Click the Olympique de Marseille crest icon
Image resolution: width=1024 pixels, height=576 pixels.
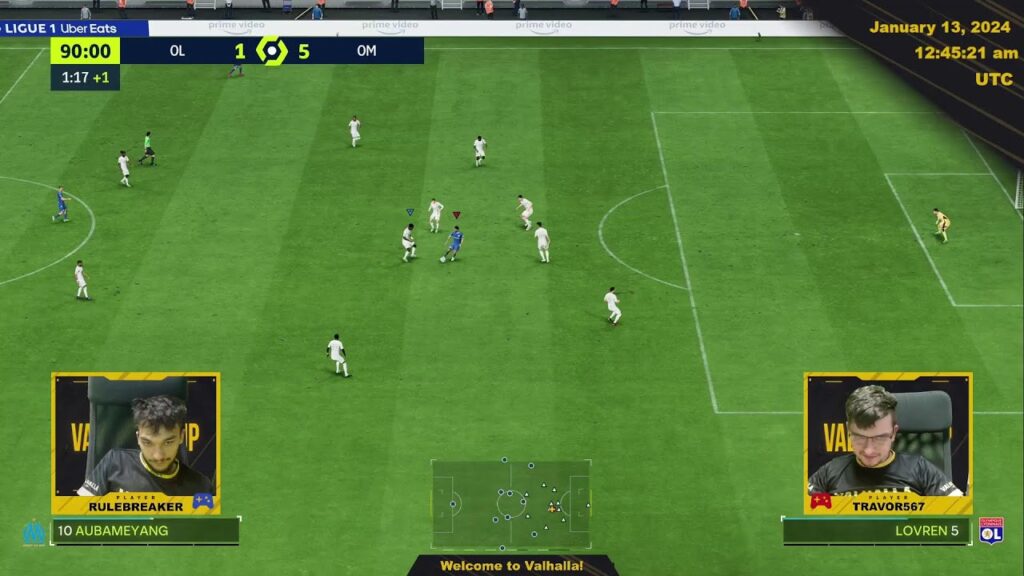click(33, 532)
